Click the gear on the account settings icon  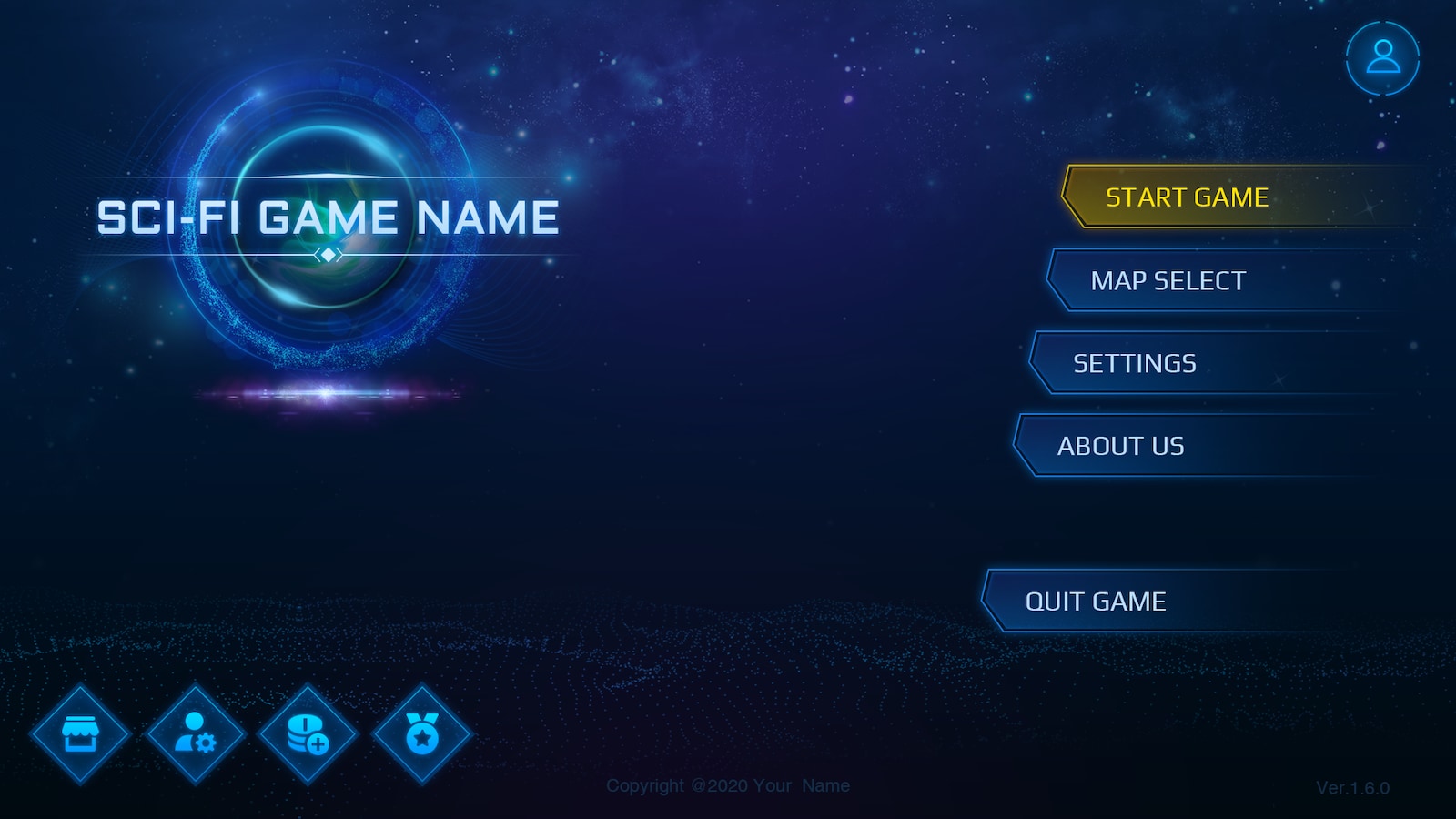[207, 744]
